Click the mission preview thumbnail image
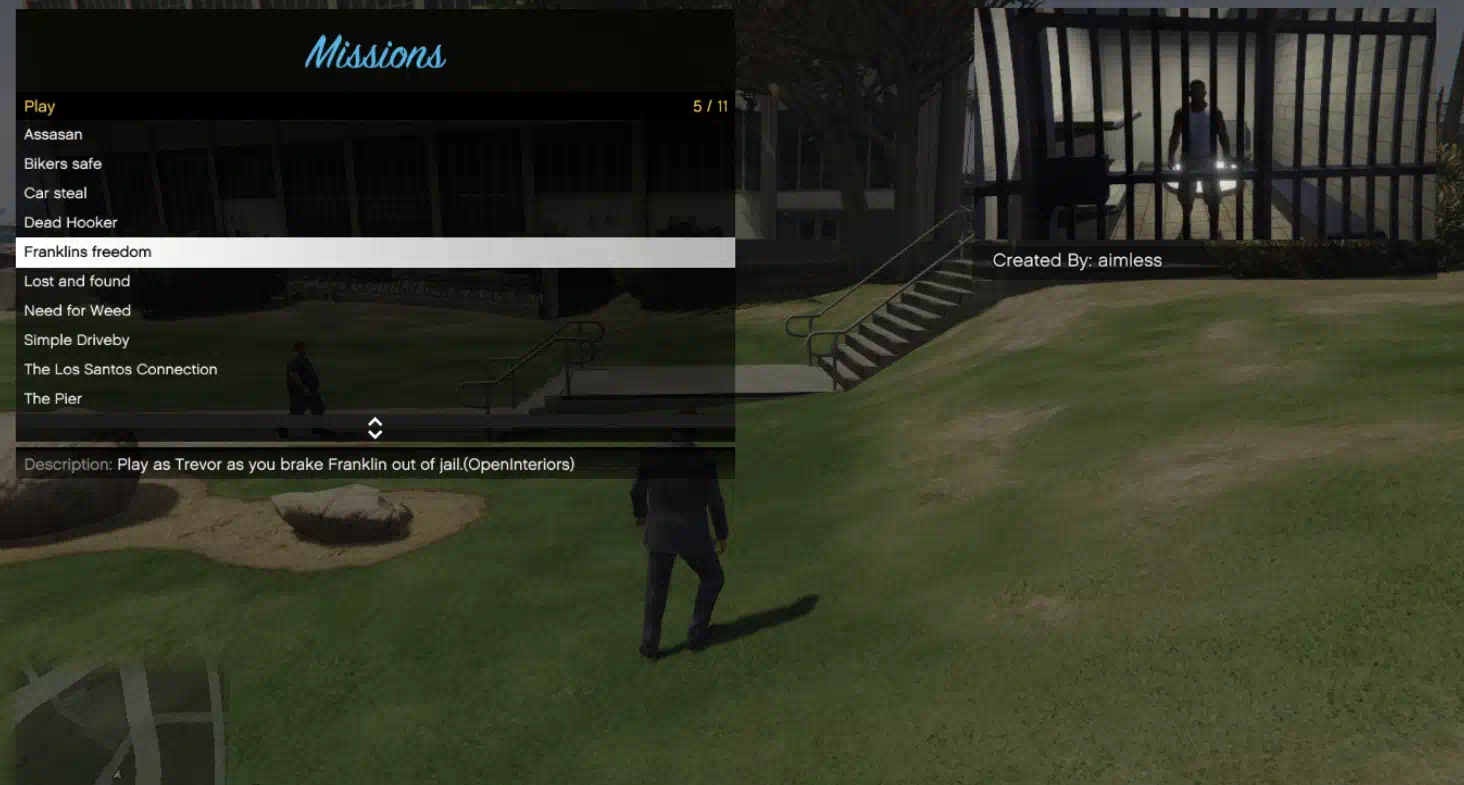This screenshot has height=785, width=1464. pos(1205,125)
